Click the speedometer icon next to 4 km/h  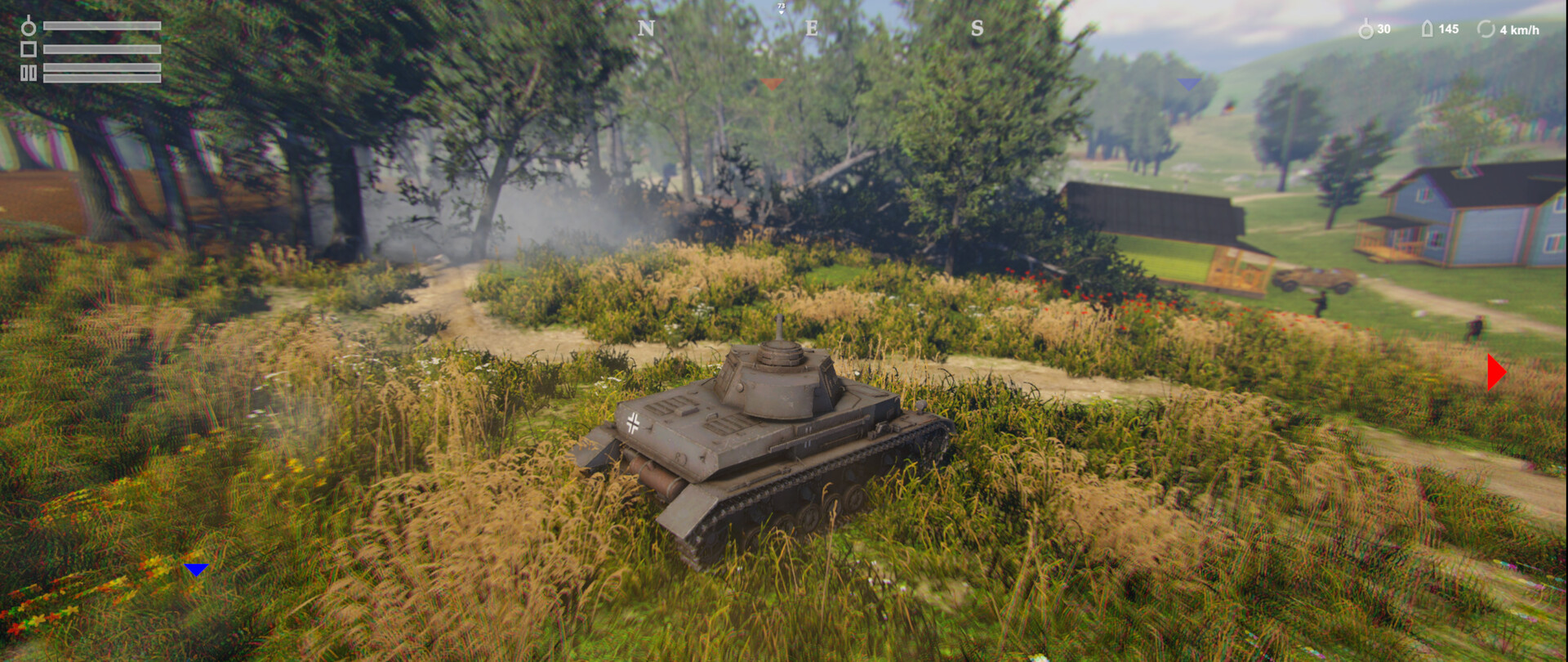[x=1486, y=30]
